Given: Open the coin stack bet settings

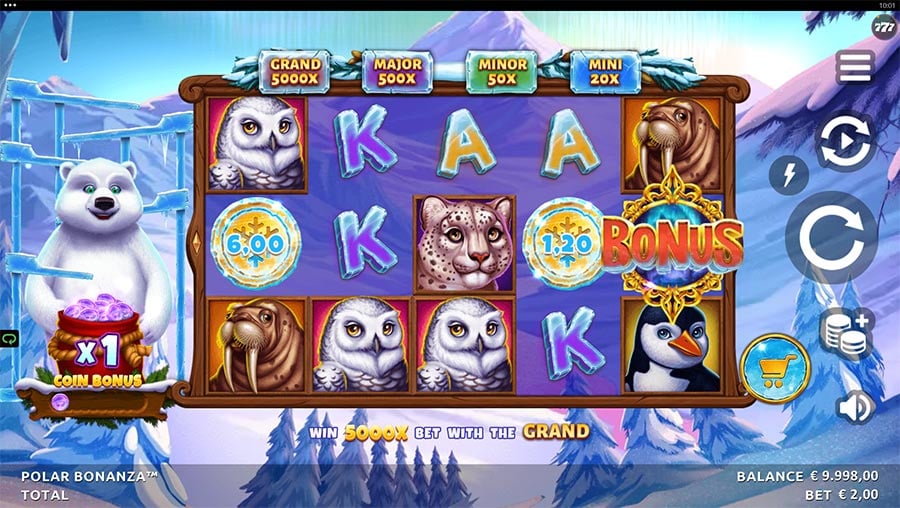Looking at the screenshot, I should pyautogui.click(x=845, y=333).
